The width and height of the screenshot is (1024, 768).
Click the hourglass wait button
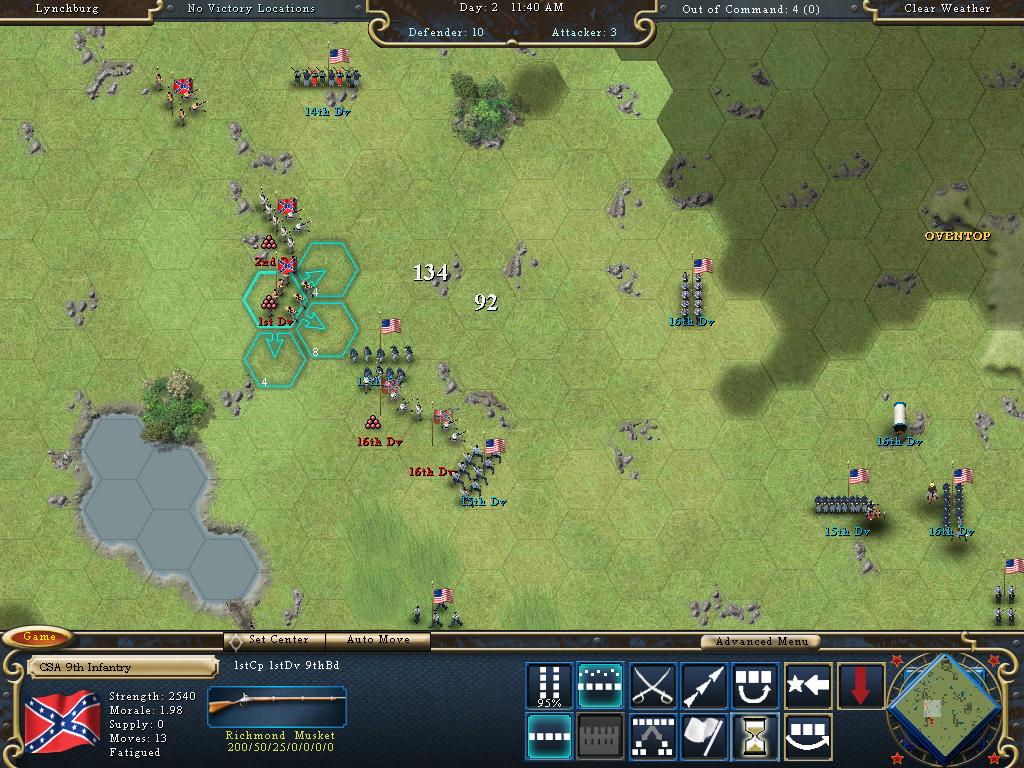tap(756, 737)
